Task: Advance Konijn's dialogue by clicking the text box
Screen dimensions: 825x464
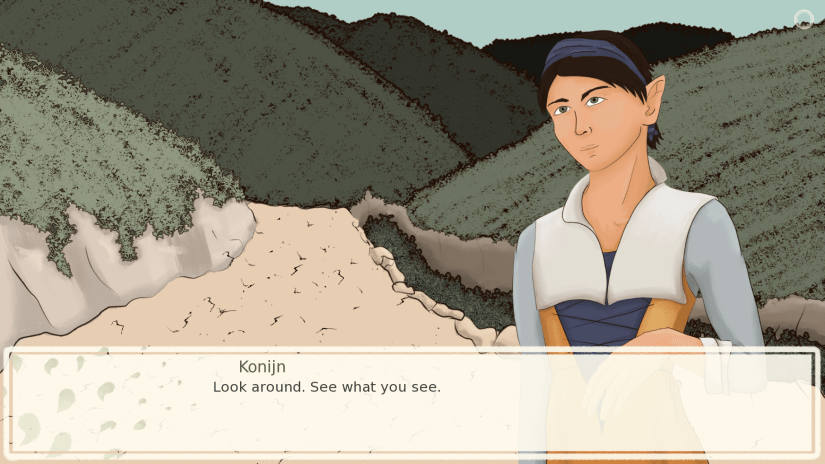Action: (x=411, y=402)
